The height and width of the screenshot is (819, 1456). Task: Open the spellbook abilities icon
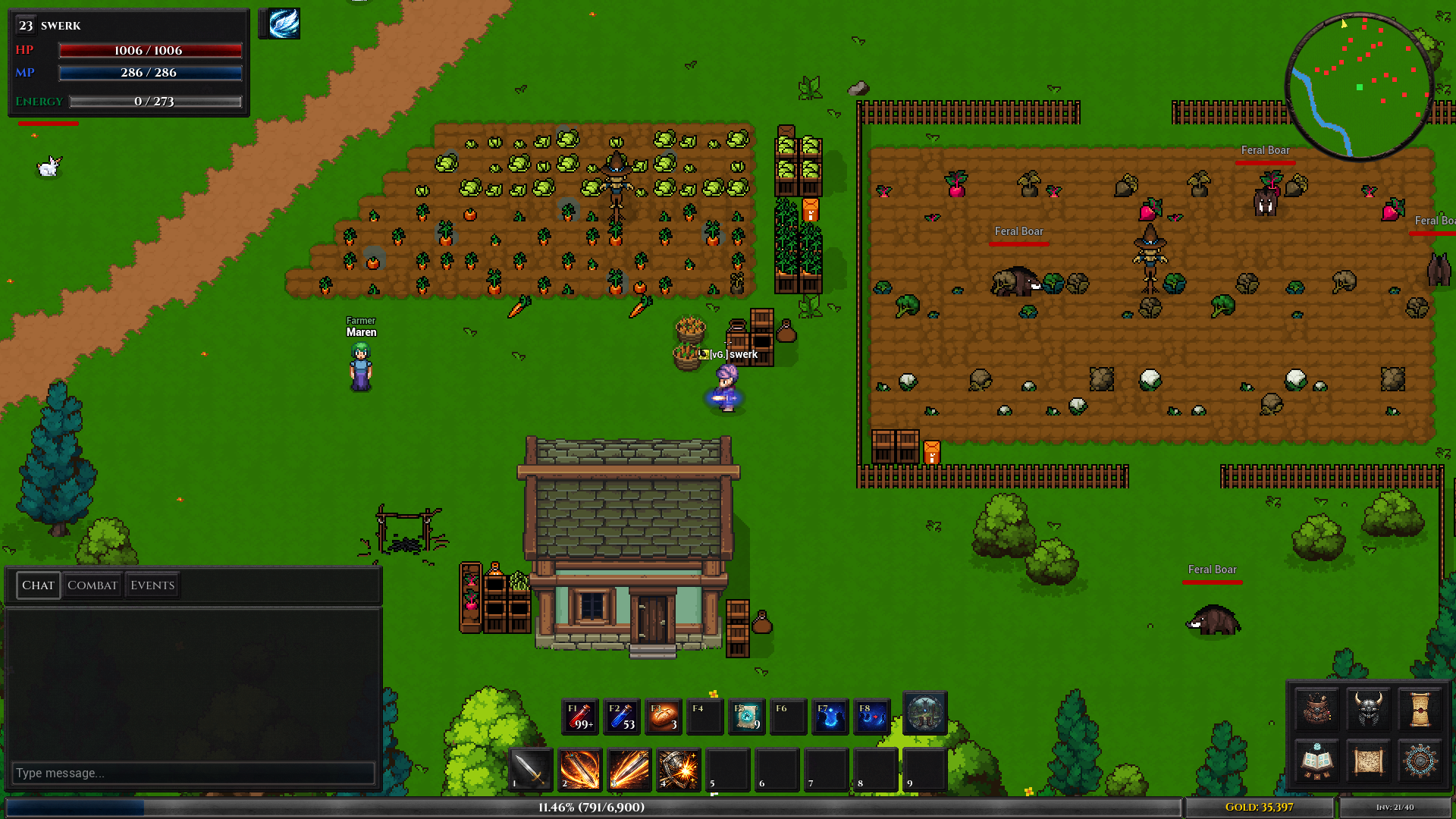pos(1316,762)
